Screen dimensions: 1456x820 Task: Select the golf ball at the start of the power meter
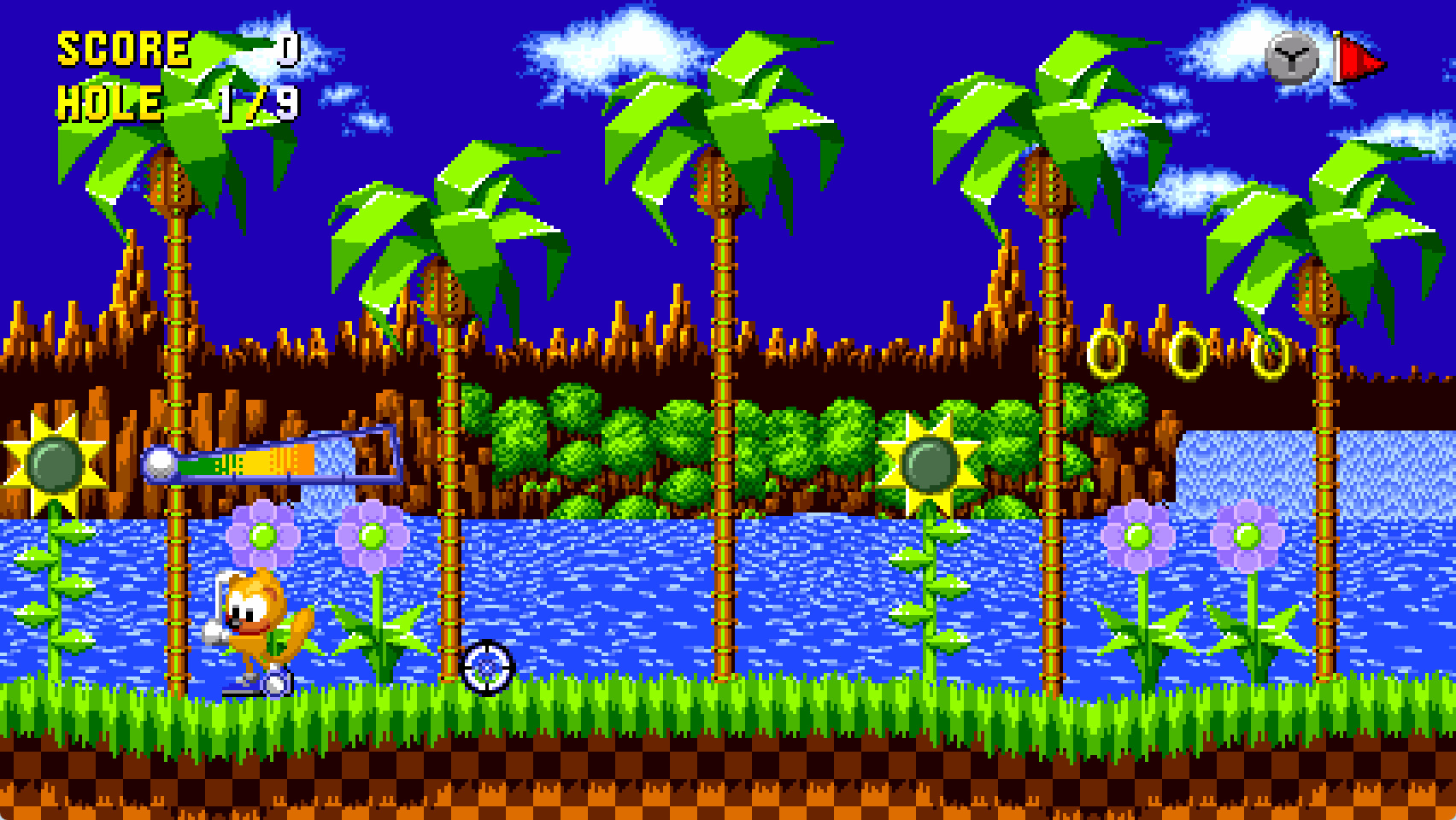[158, 464]
